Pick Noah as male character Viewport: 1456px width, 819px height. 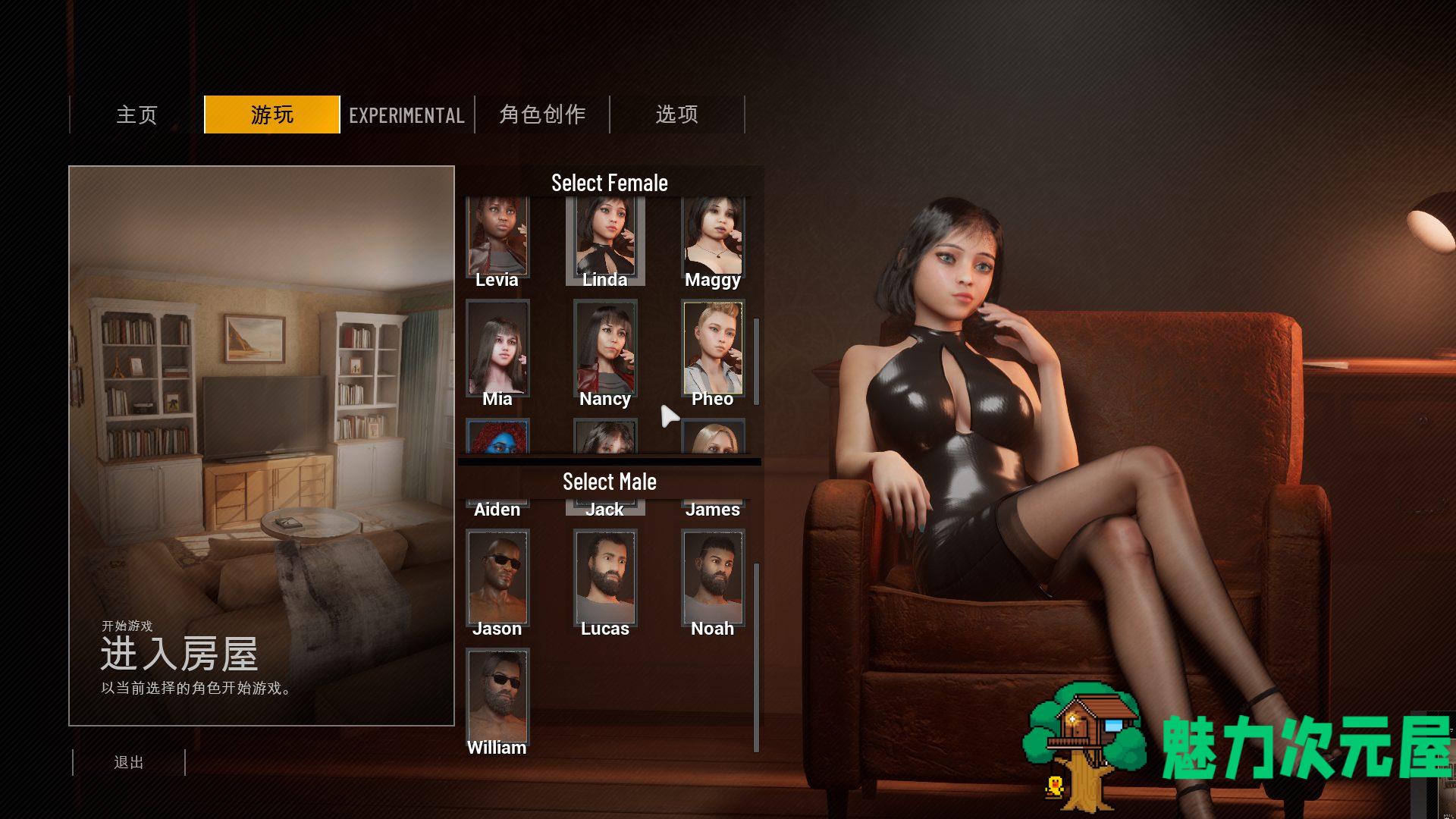click(713, 580)
